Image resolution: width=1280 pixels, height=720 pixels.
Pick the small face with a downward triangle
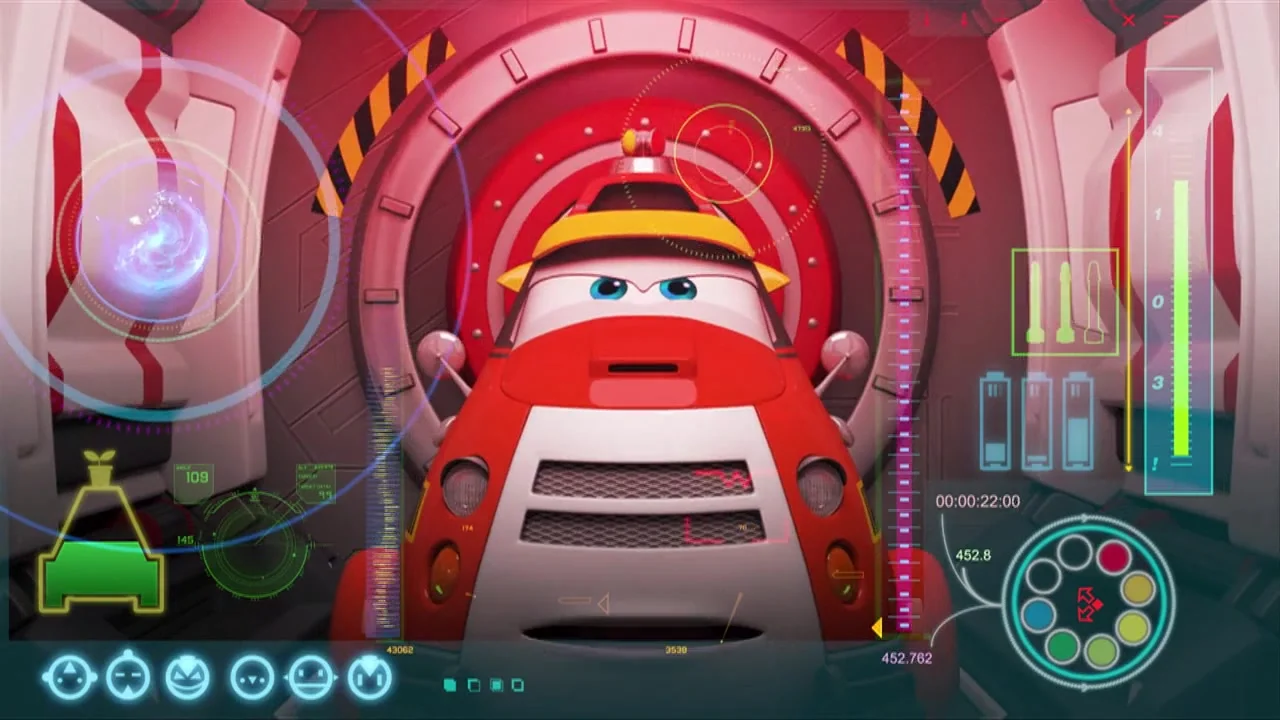tap(251, 679)
